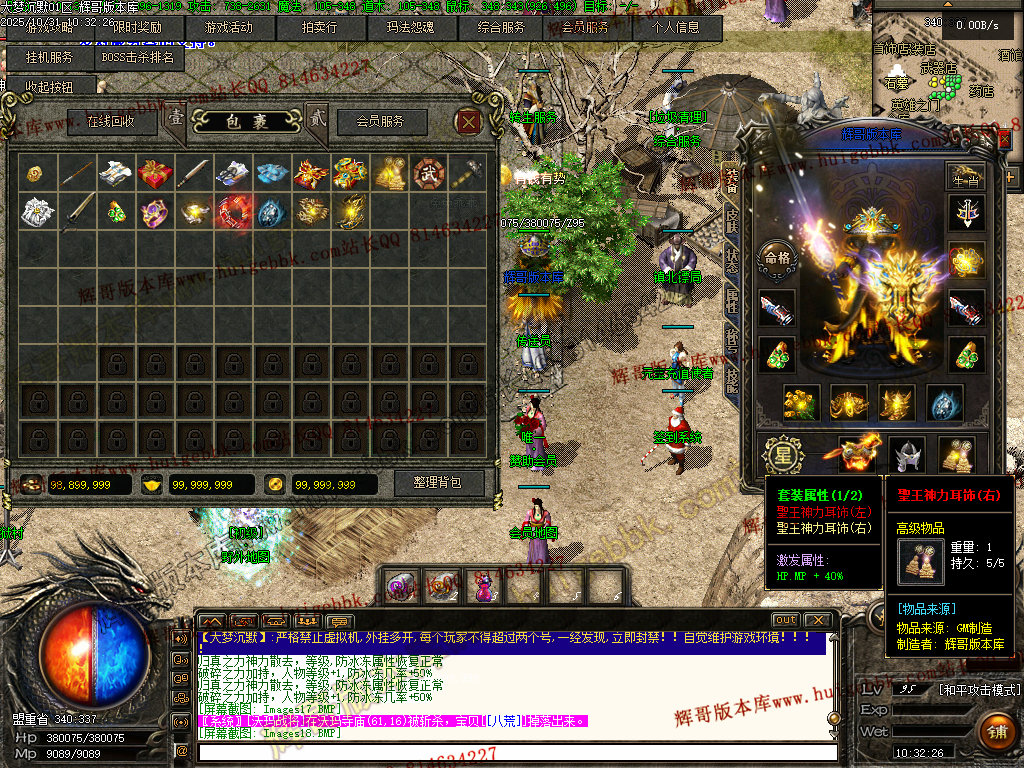
Task: Open the 游戏活动 game events menu
Action: click(228, 28)
